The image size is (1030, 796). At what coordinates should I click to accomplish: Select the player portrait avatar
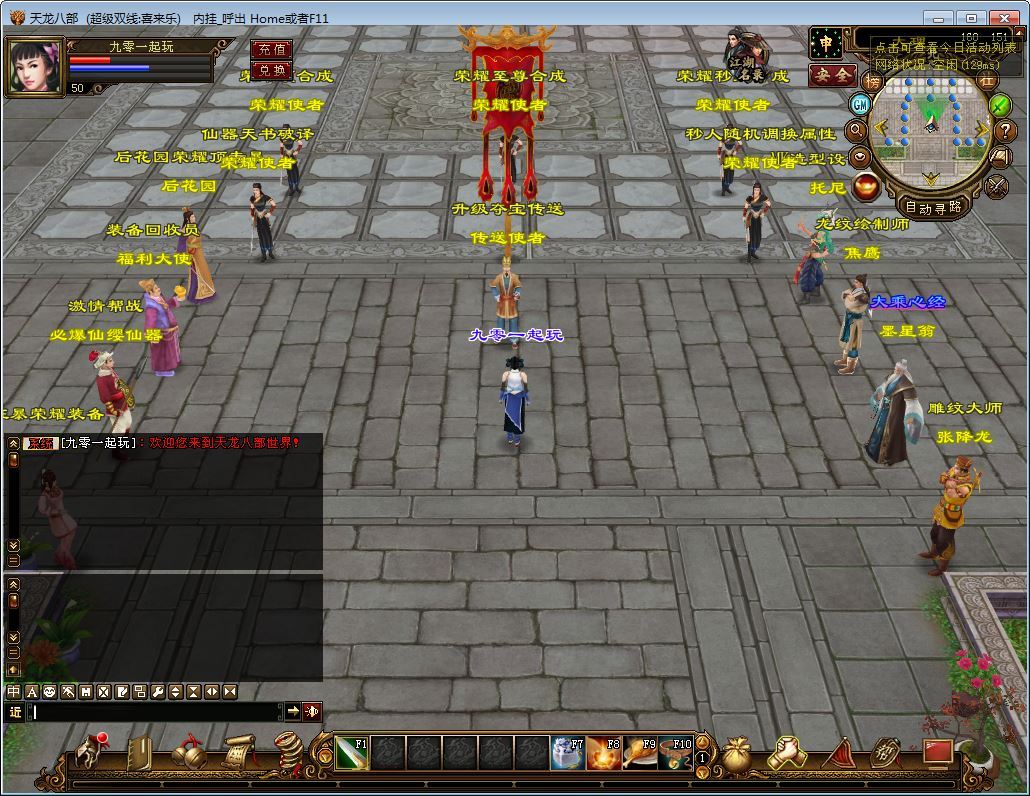coord(35,66)
